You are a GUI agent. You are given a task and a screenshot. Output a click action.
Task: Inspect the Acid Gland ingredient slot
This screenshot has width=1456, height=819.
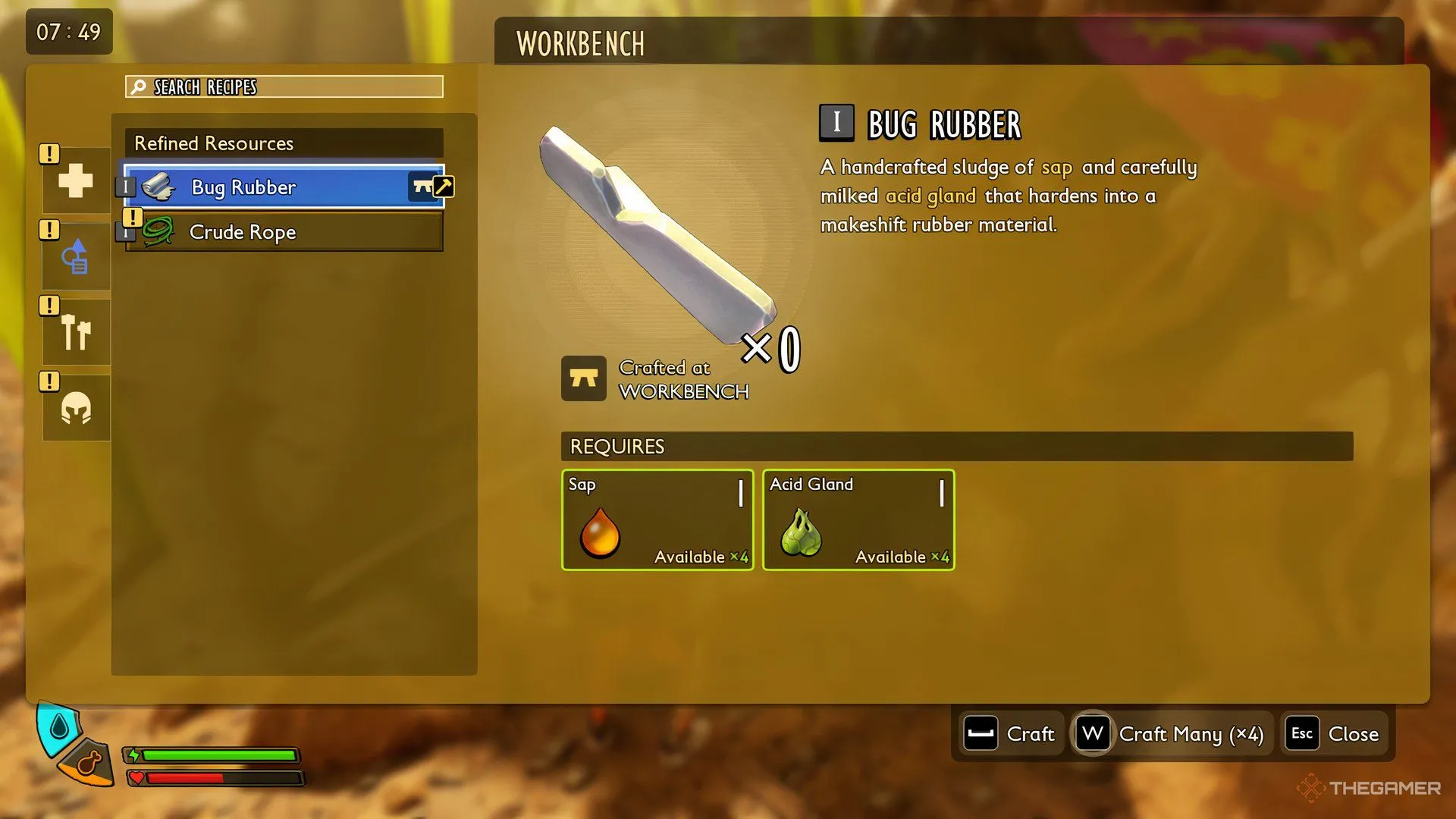pos(858,520)
